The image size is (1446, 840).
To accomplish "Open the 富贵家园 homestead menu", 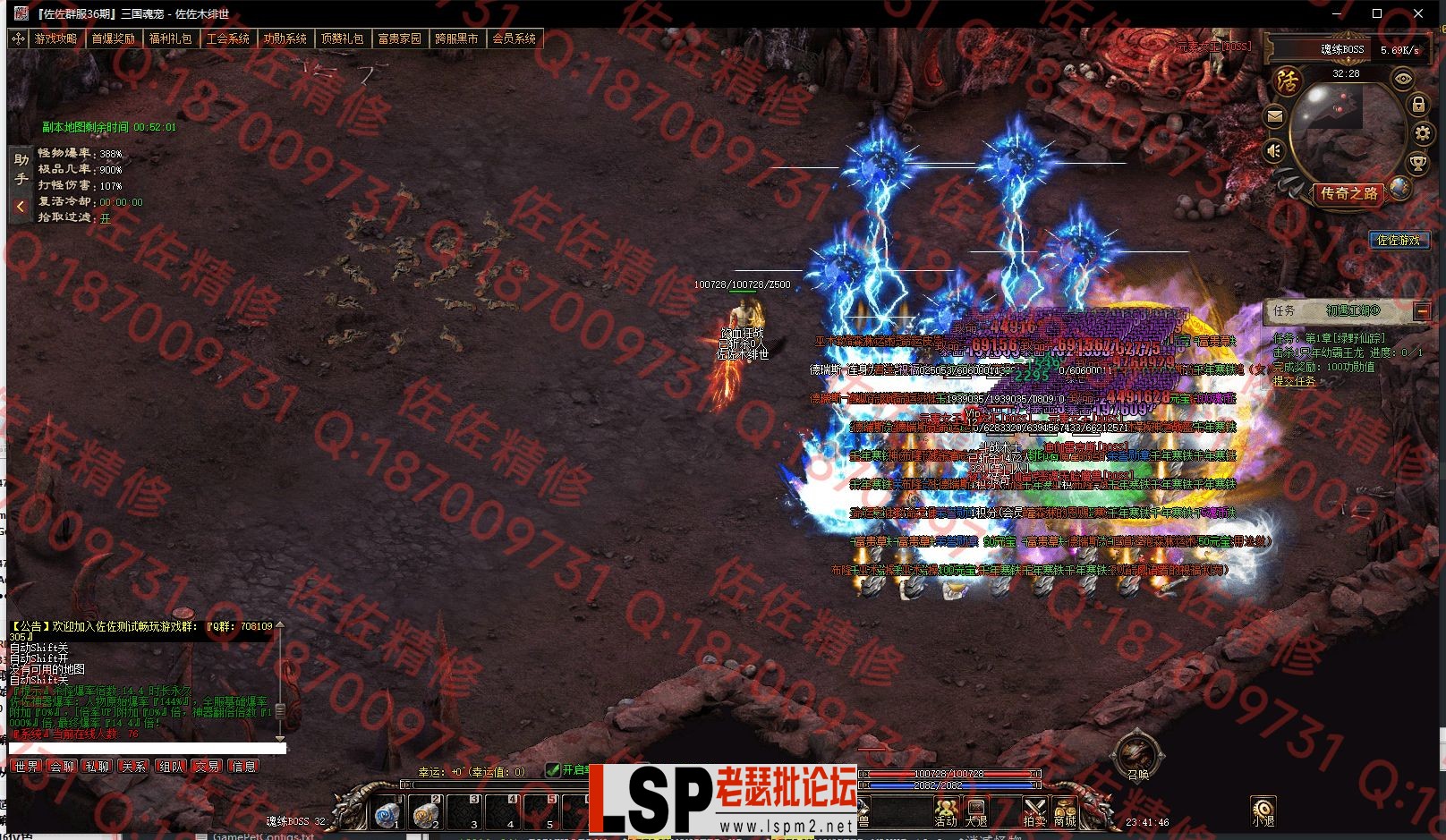I will [399, 38].
